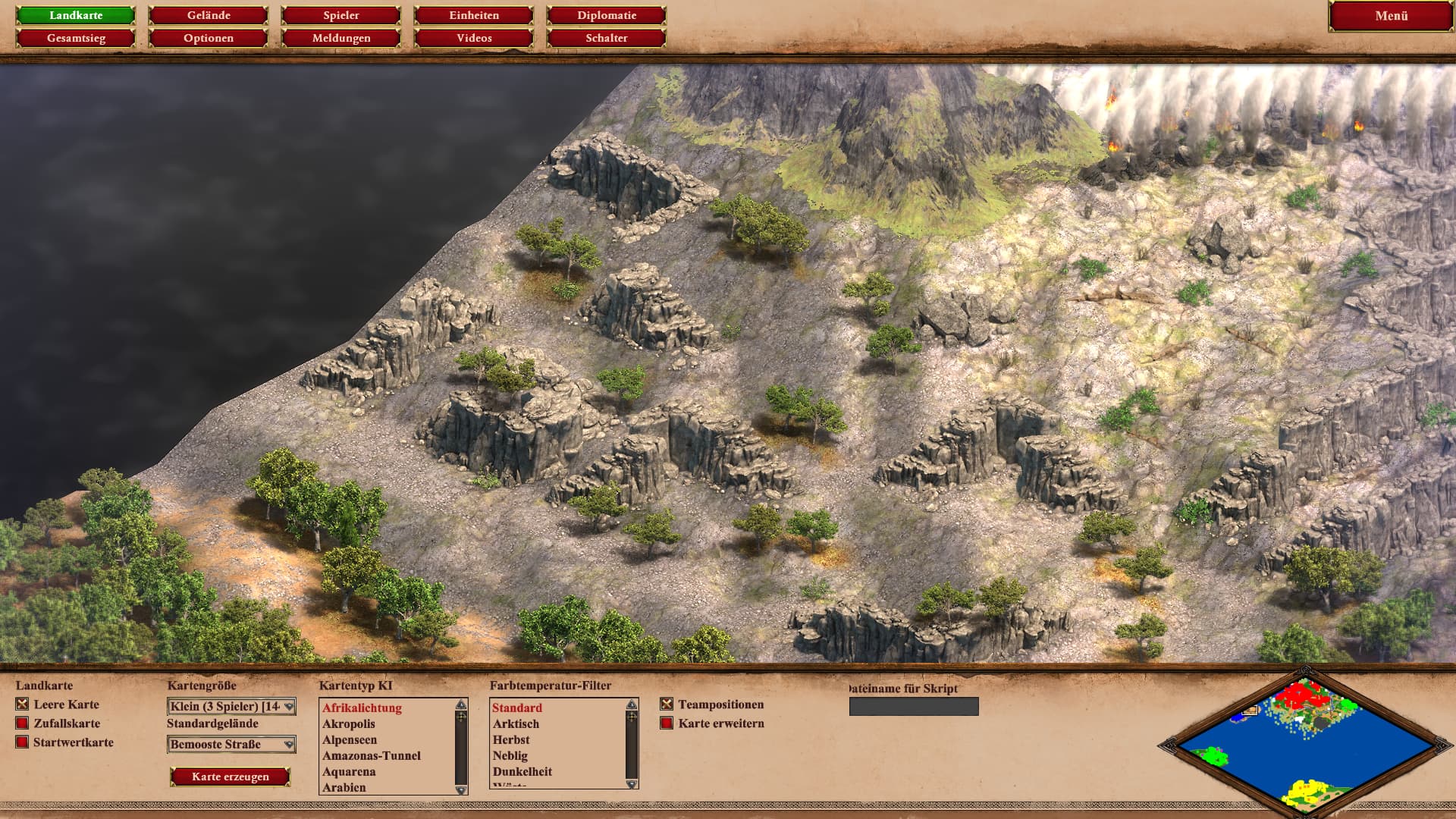Image resolution: width=1456 pixels, height=819 pixels.
Task: Open the Optionen tab
Action: [x=209, y=38]
